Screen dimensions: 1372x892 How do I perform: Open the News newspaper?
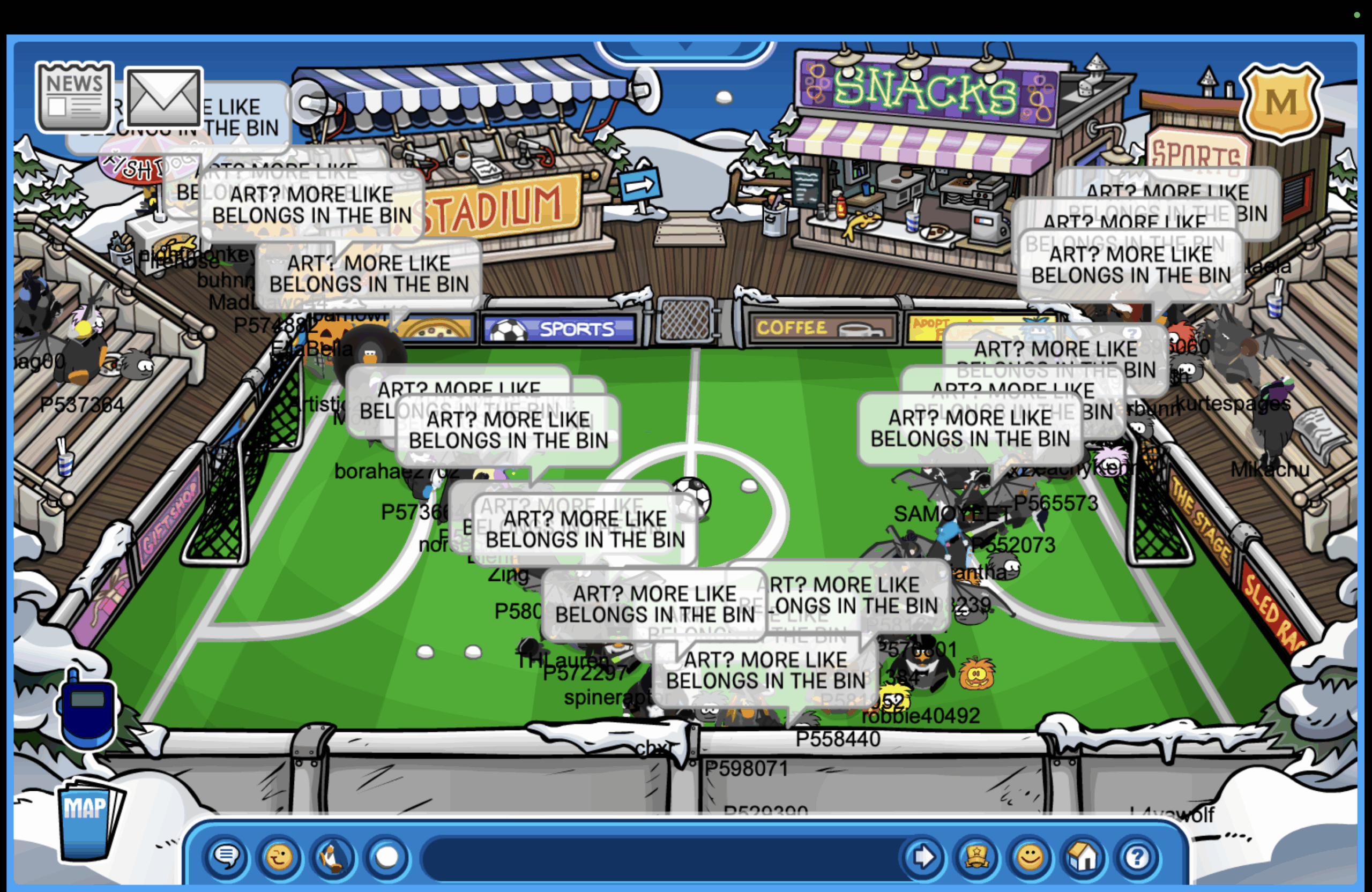(74, 97)
